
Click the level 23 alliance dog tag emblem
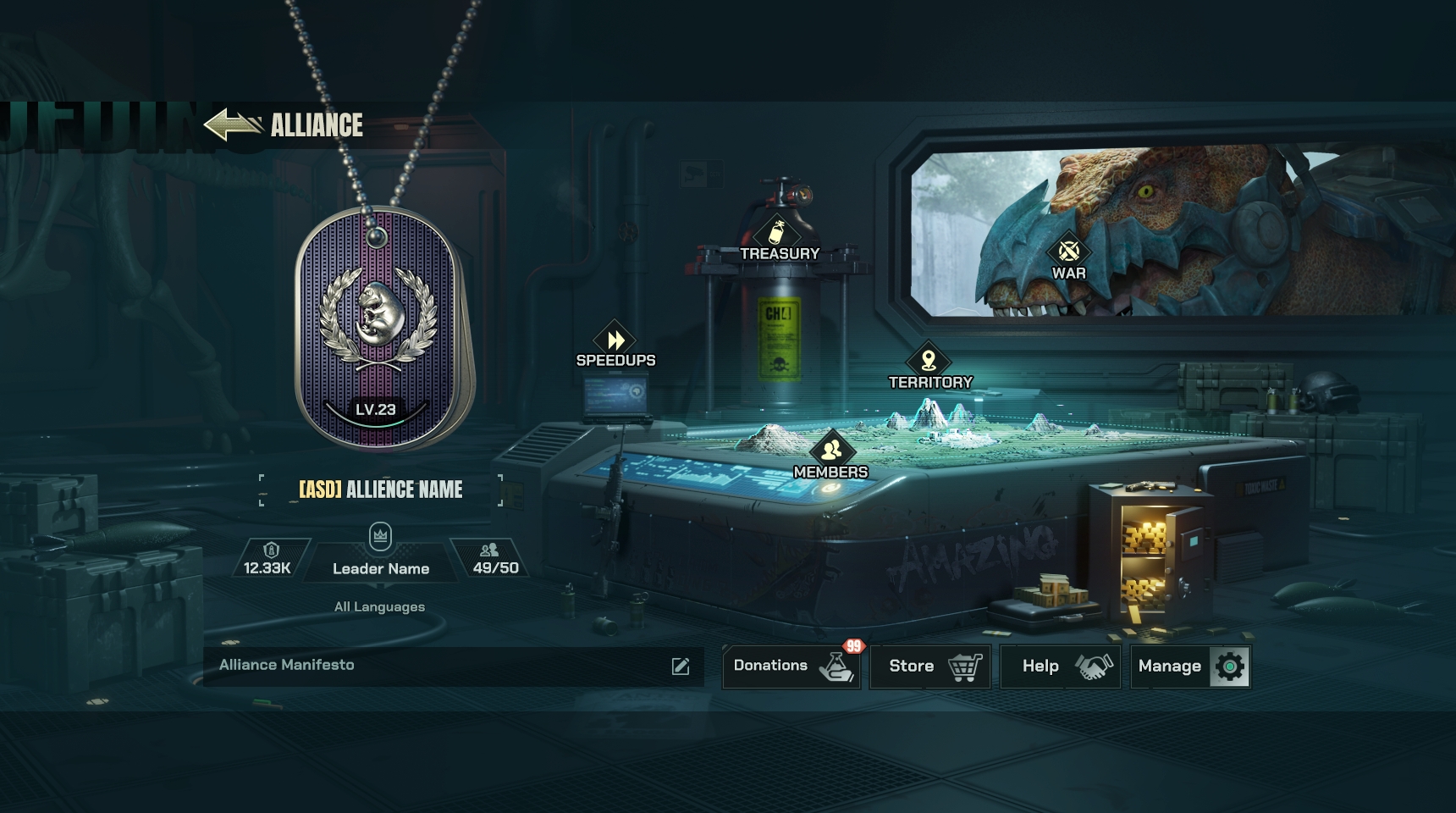(x=378, y=330)
